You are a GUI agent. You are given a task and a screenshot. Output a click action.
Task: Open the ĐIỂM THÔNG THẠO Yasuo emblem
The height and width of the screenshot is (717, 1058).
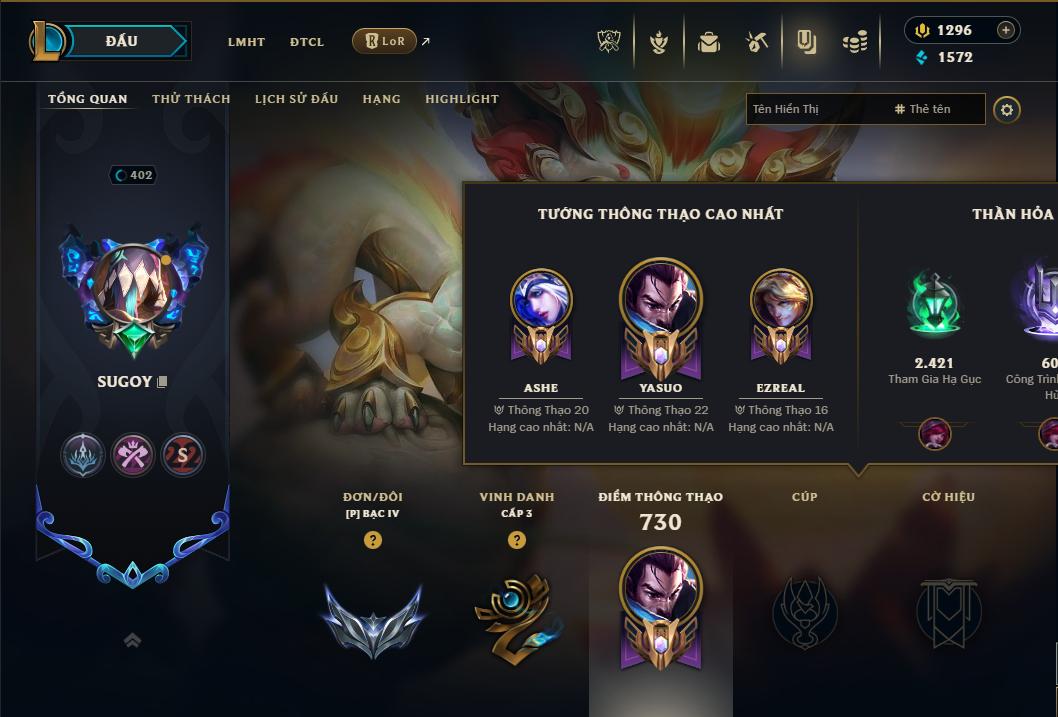tap(660, 605)
